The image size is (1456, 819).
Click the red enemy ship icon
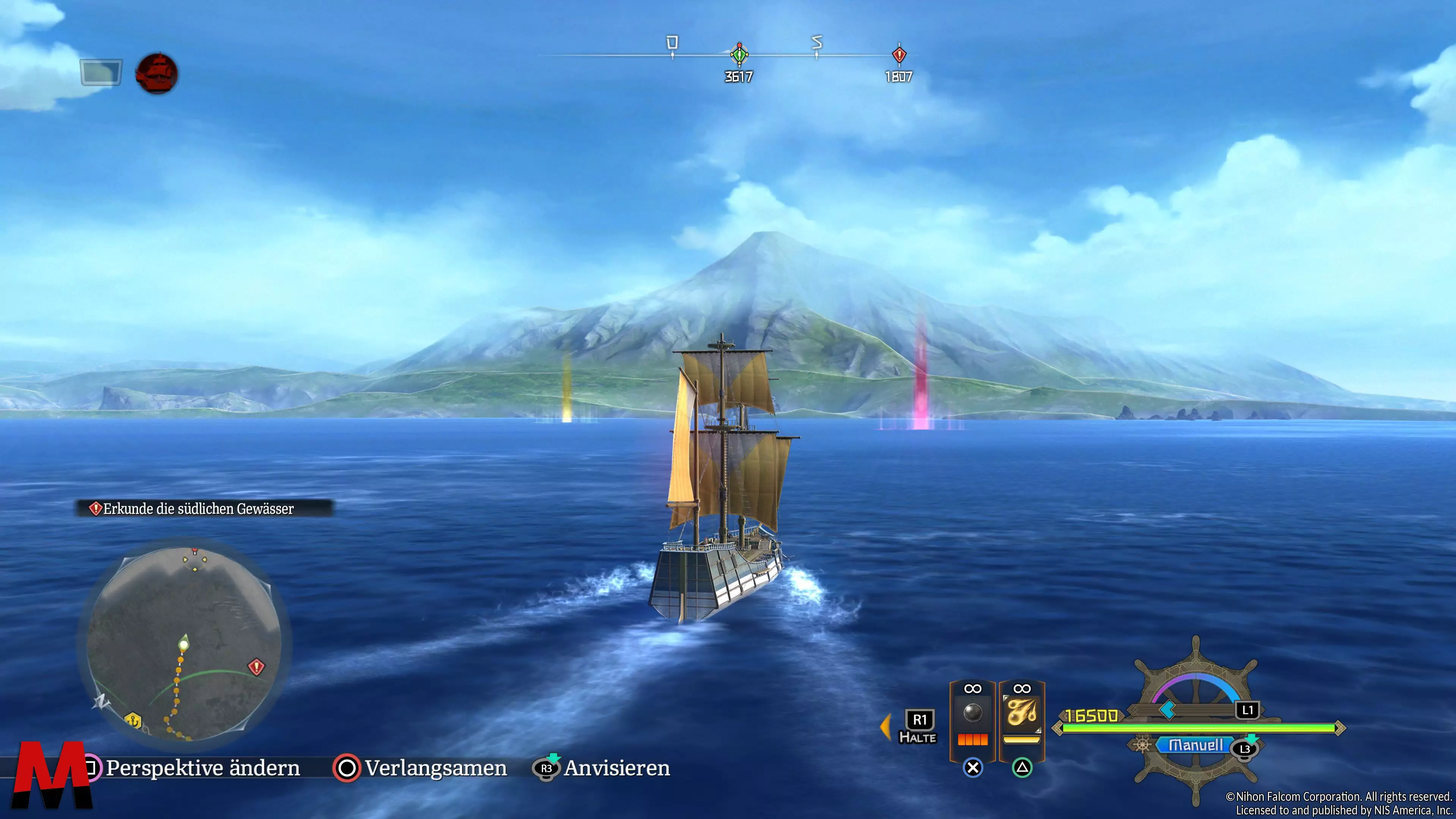(157, 74)
